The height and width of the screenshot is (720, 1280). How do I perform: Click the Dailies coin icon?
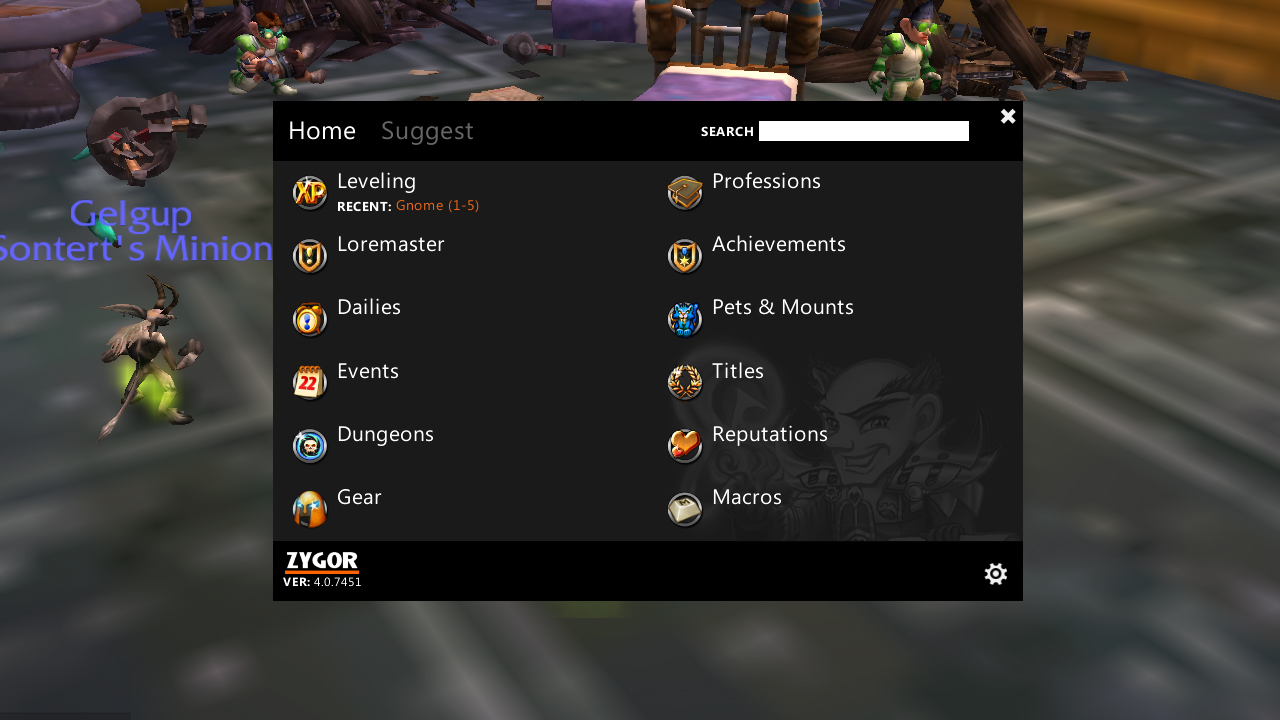click(310, 318)
